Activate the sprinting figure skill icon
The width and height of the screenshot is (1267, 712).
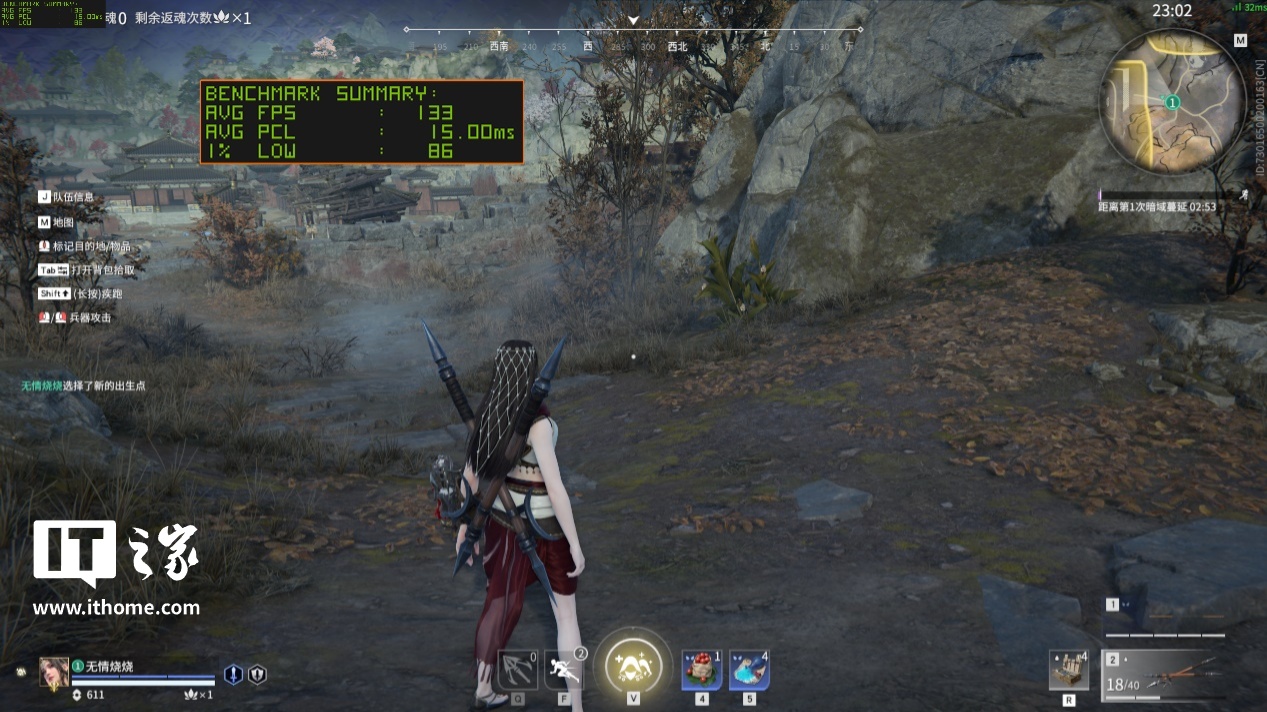pos(564,669)
